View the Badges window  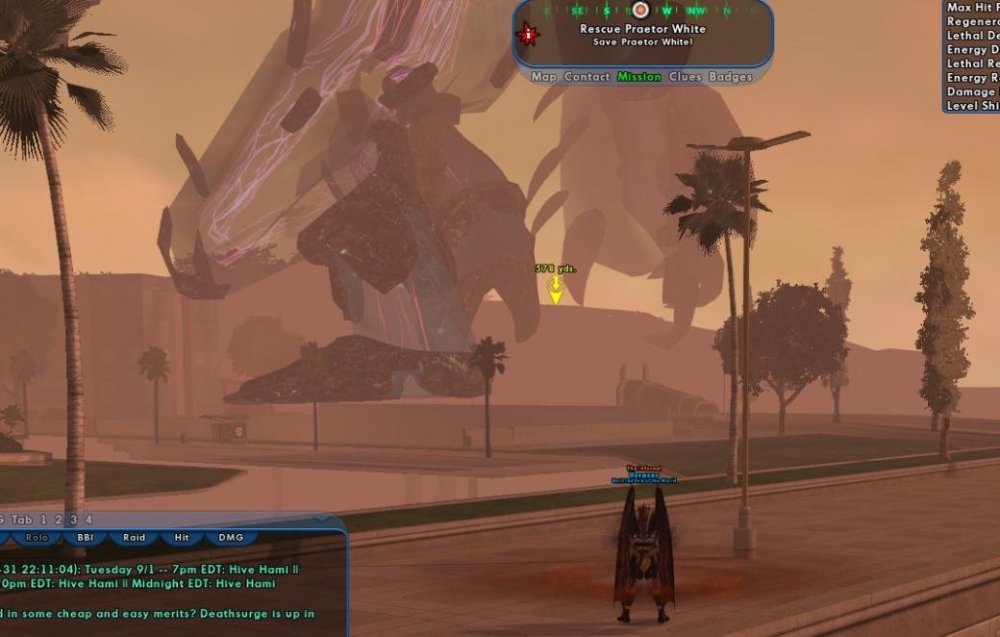[x=731, y=77]
